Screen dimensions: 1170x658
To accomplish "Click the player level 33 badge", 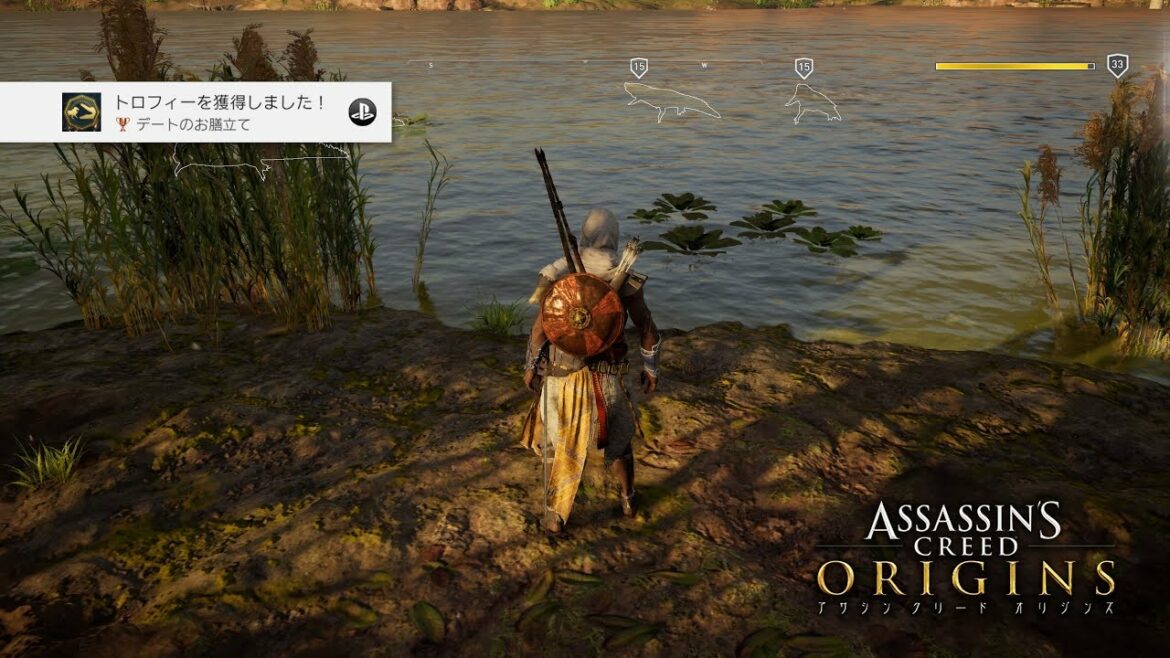I will point(1117,66).
